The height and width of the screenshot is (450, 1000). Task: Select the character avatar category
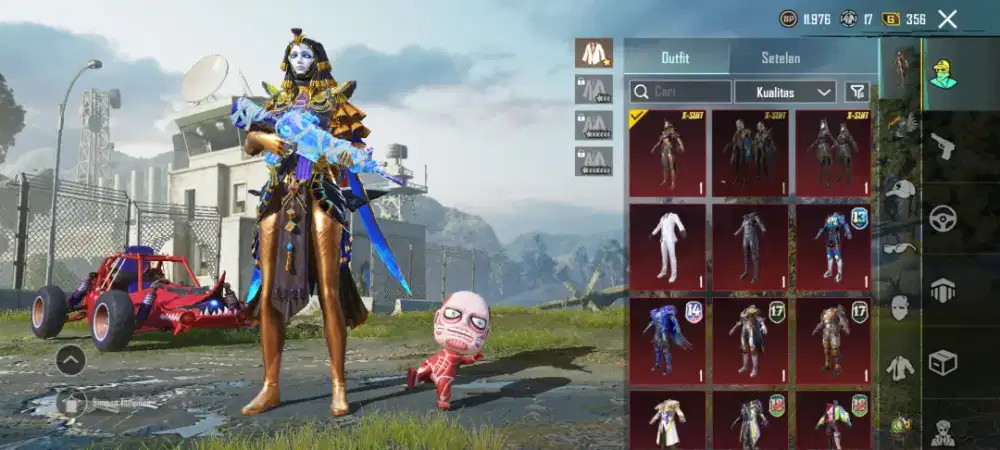pos(942,75)
